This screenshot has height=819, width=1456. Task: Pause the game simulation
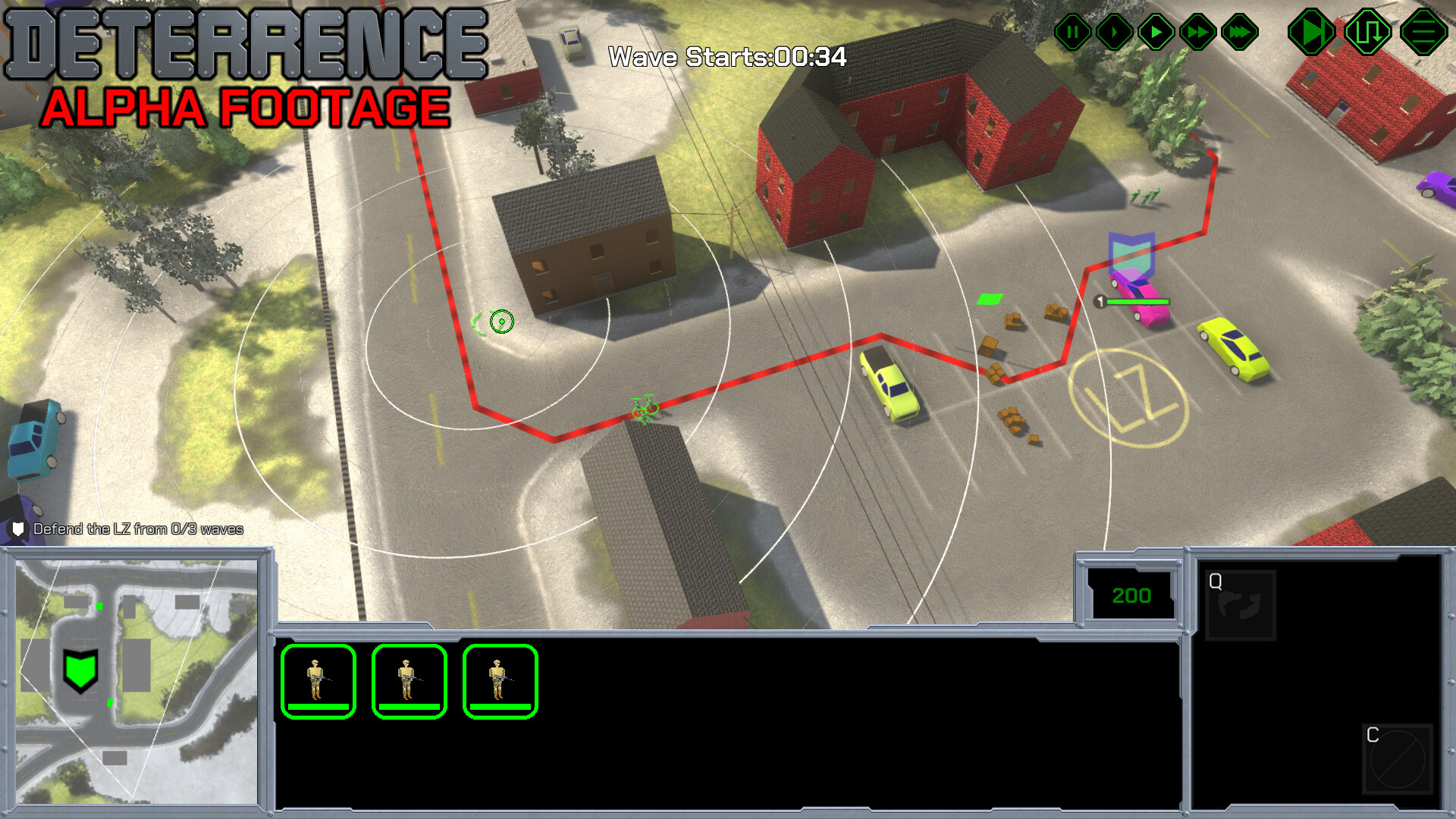pos(1072,31)
